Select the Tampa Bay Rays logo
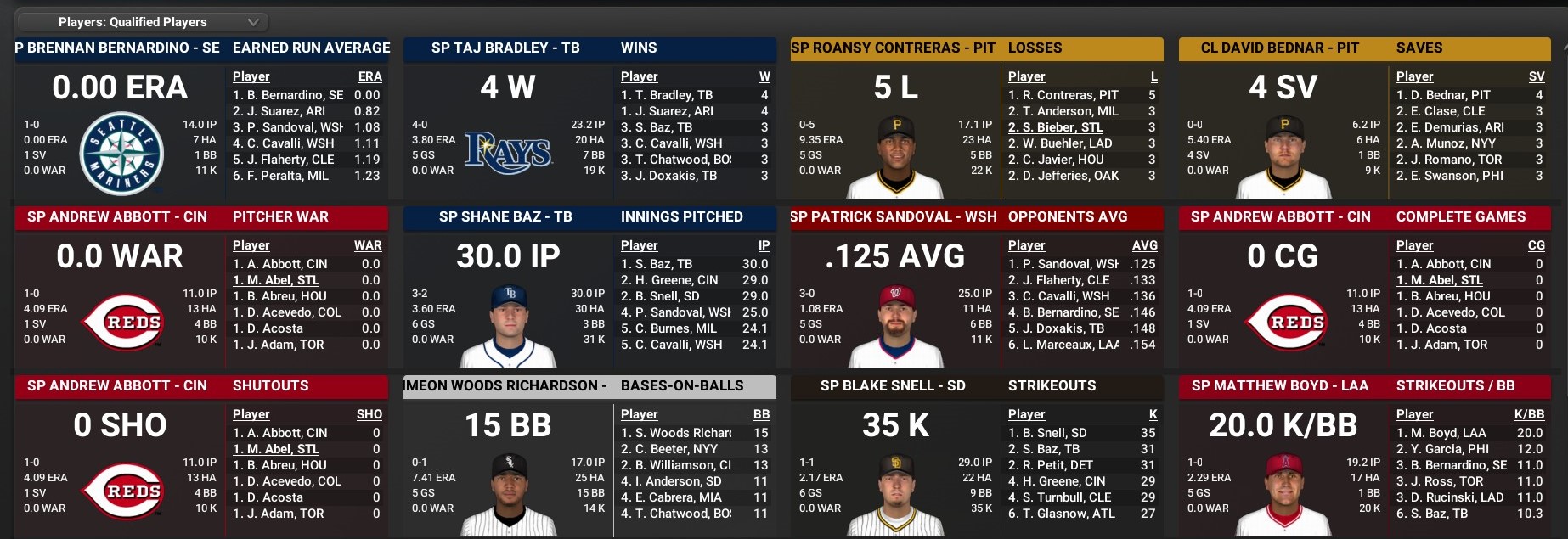1568x539 pixels. click(508, 153)
